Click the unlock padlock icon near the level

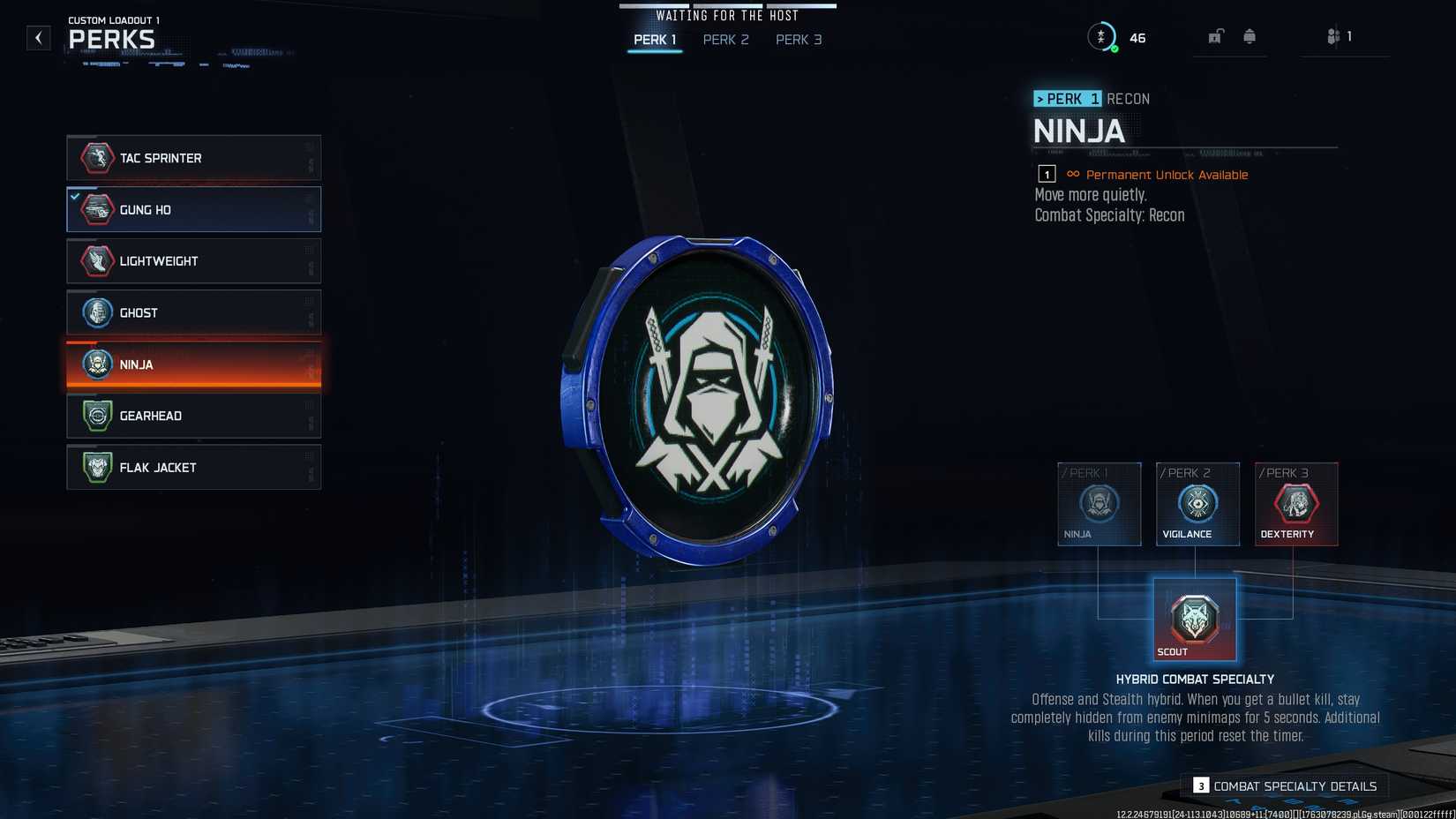tap(1216, 36)
